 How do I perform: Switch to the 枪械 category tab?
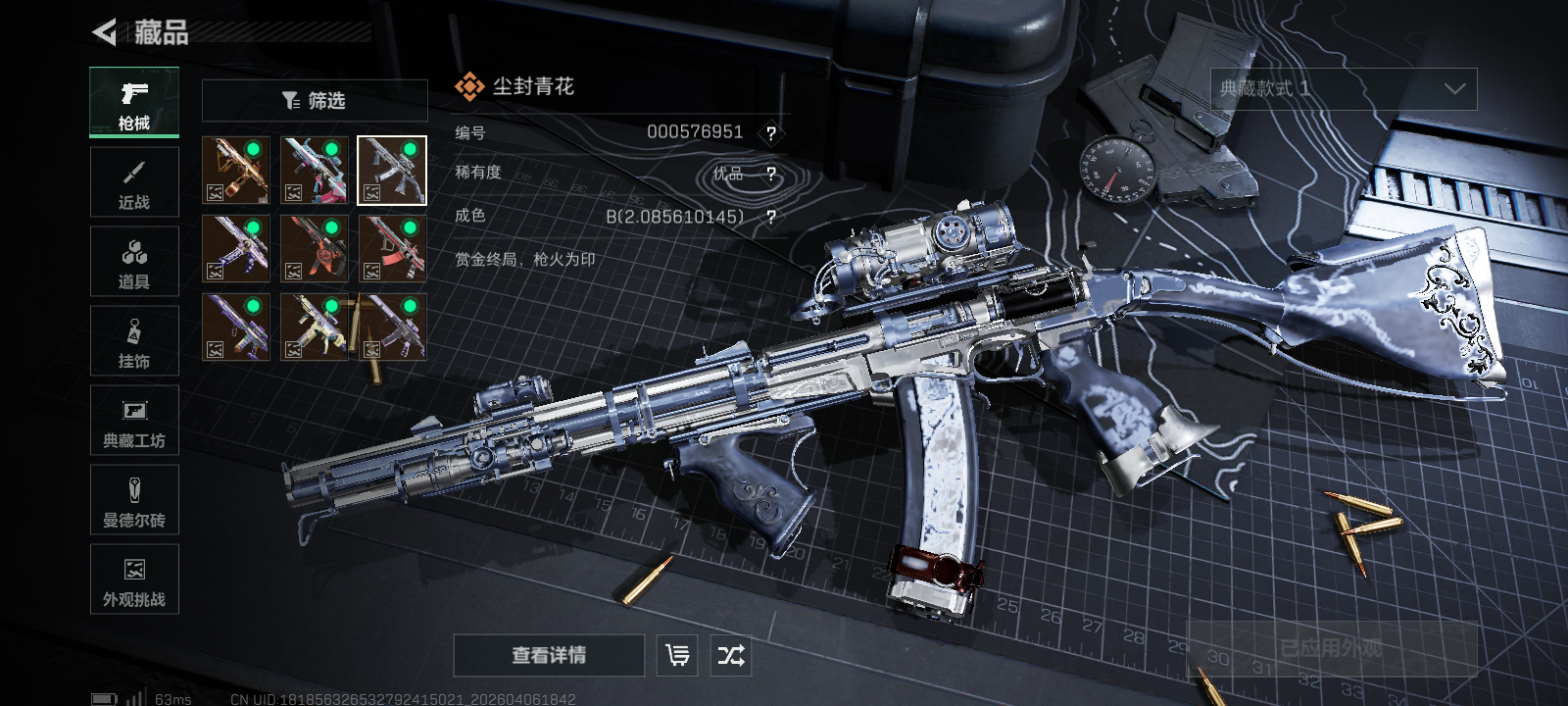(x=134, y=103)
